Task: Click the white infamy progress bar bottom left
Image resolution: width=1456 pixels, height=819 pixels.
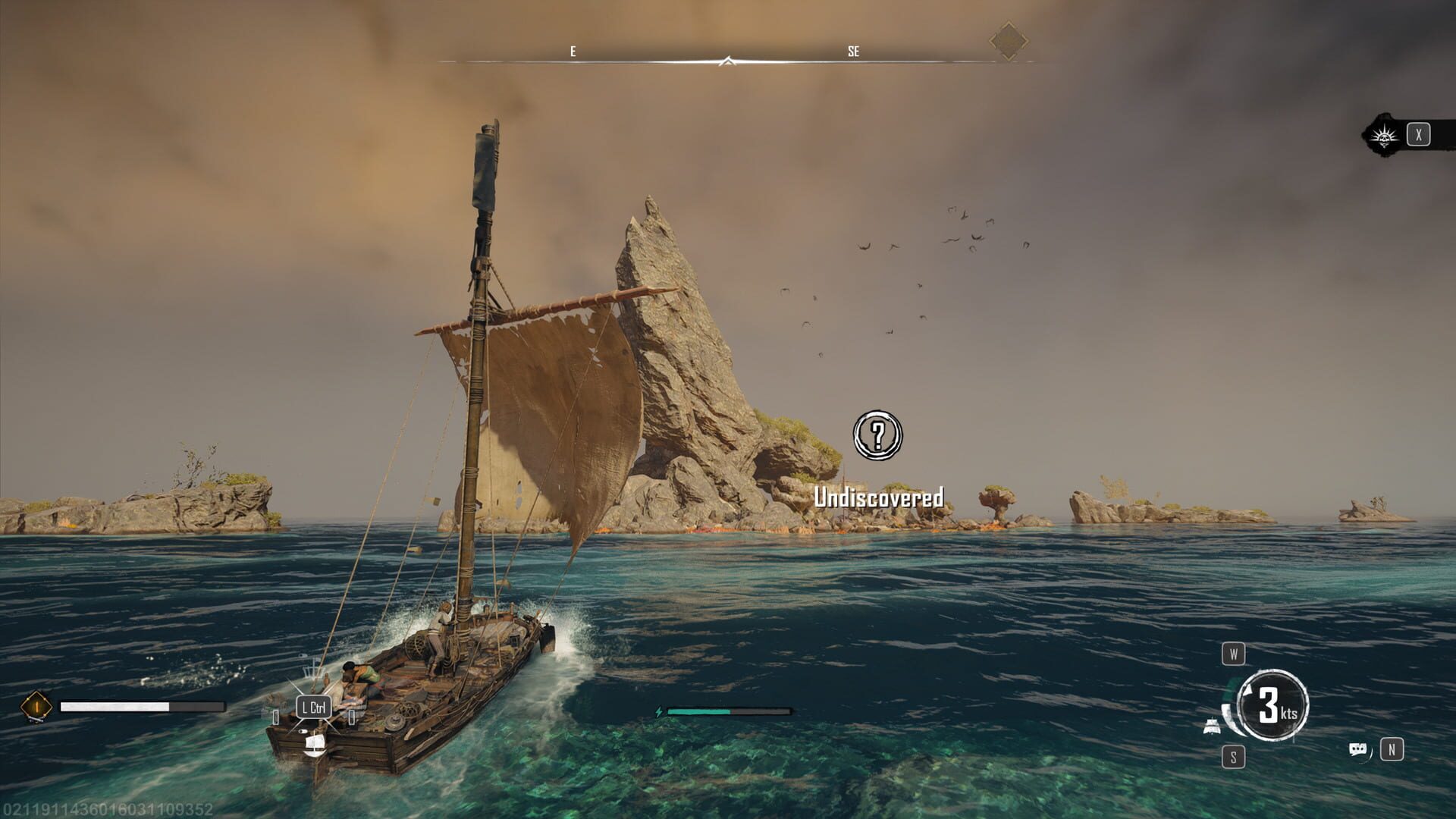Action: pos(114,706)
